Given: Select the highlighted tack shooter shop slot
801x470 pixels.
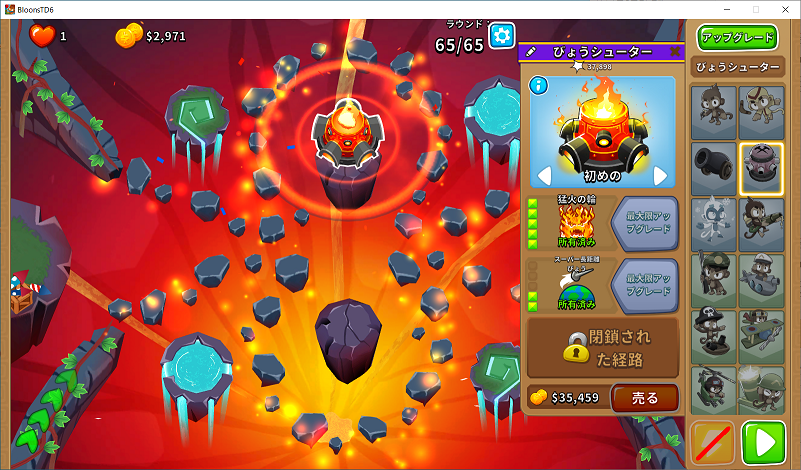Looking at the screenshot, I should (761, 168).
